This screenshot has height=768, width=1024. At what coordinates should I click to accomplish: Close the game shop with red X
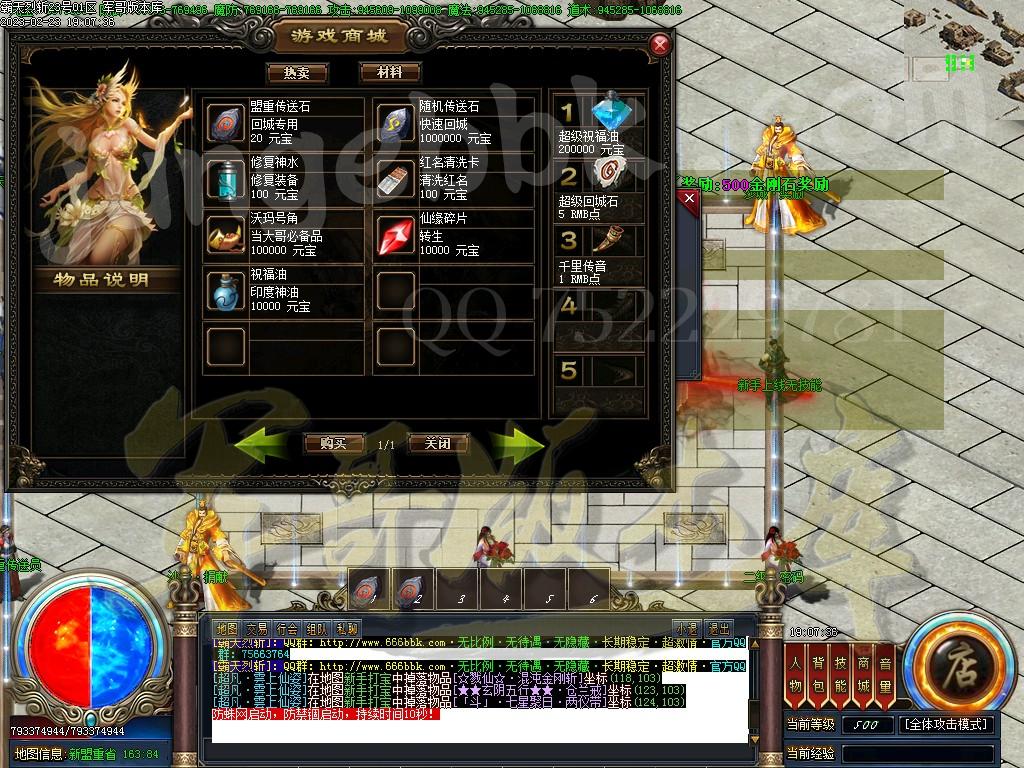point(659,44)
